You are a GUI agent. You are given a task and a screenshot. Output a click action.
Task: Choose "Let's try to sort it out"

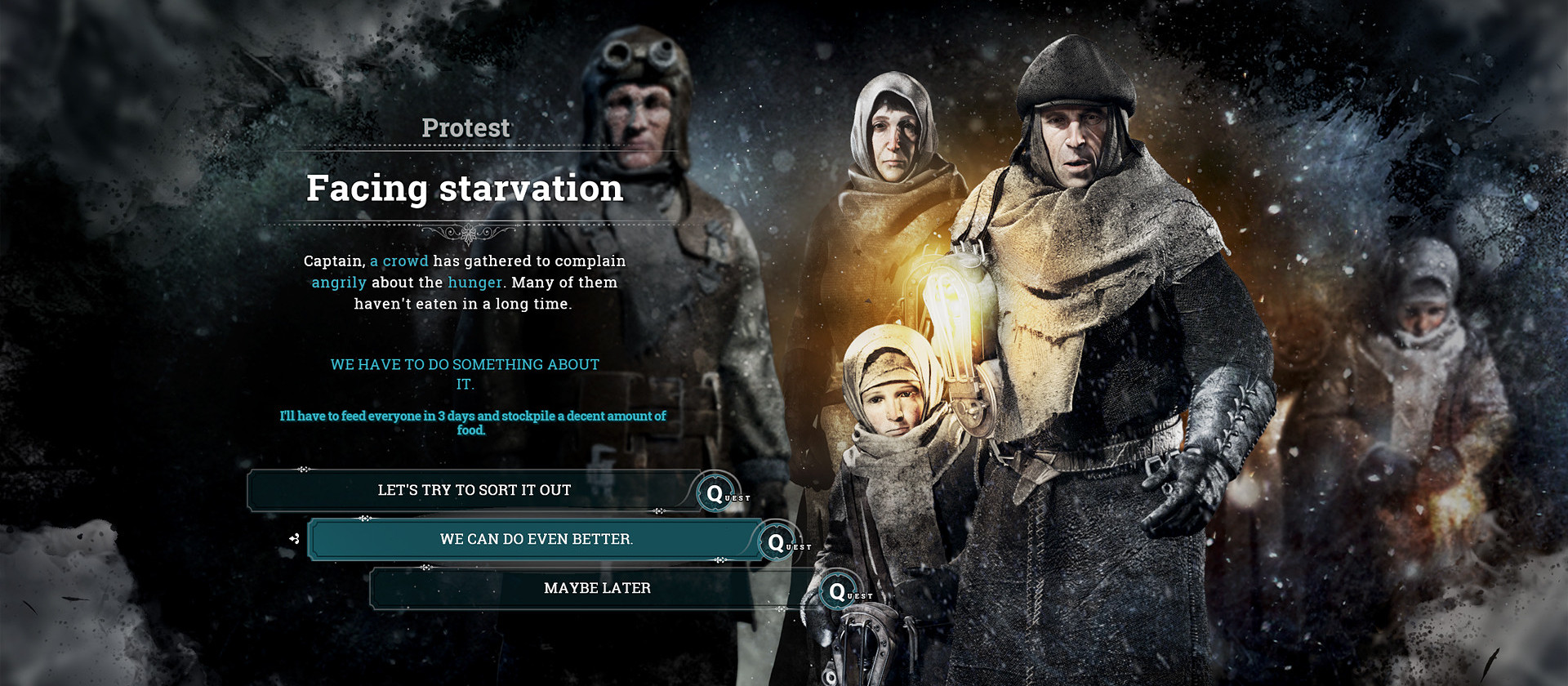474,490
